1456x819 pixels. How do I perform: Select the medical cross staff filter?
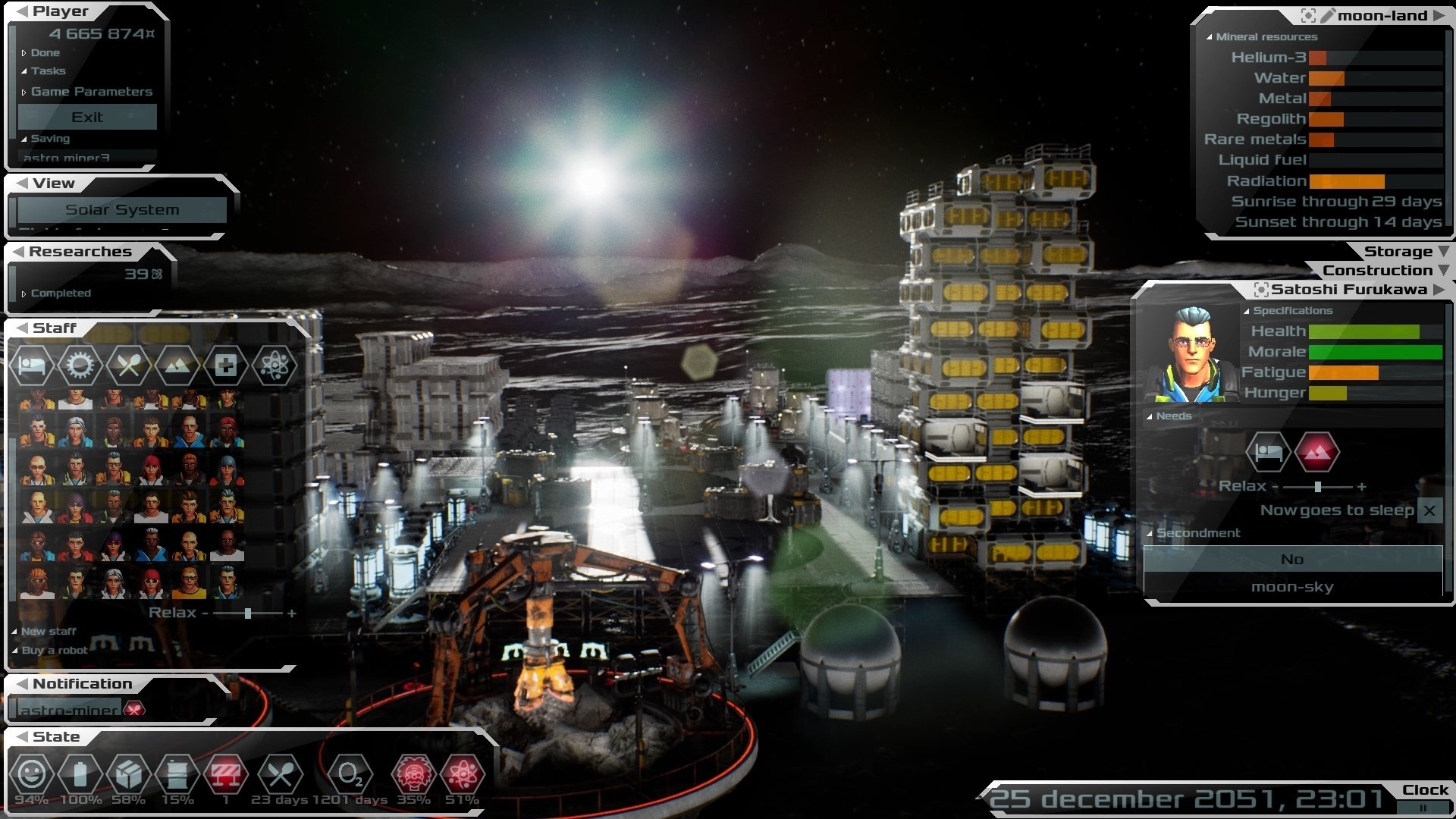[225, 366]
